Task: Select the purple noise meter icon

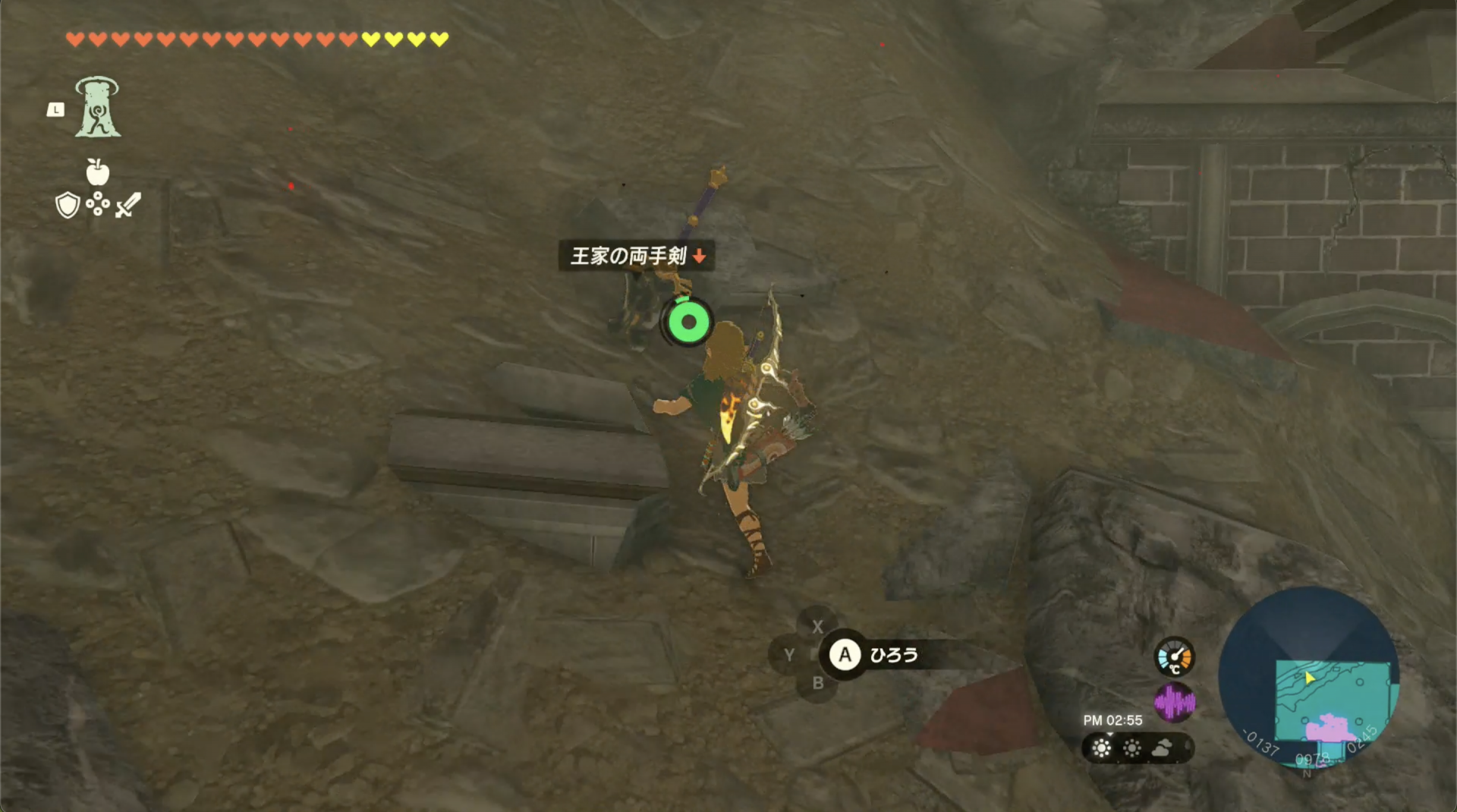Action: tap(1175, 703)
